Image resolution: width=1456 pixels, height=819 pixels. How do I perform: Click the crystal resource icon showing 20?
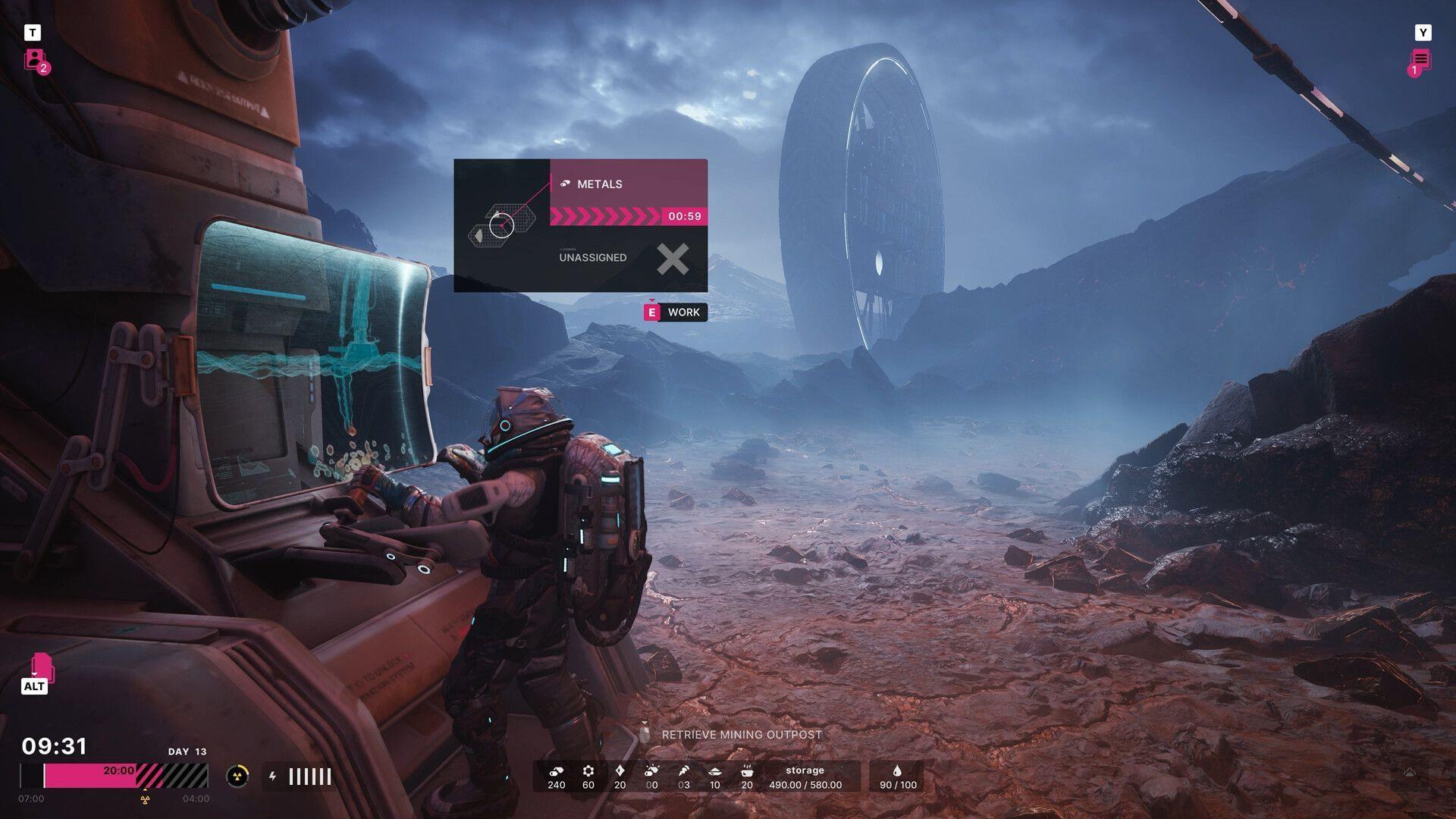coord(620,770)
